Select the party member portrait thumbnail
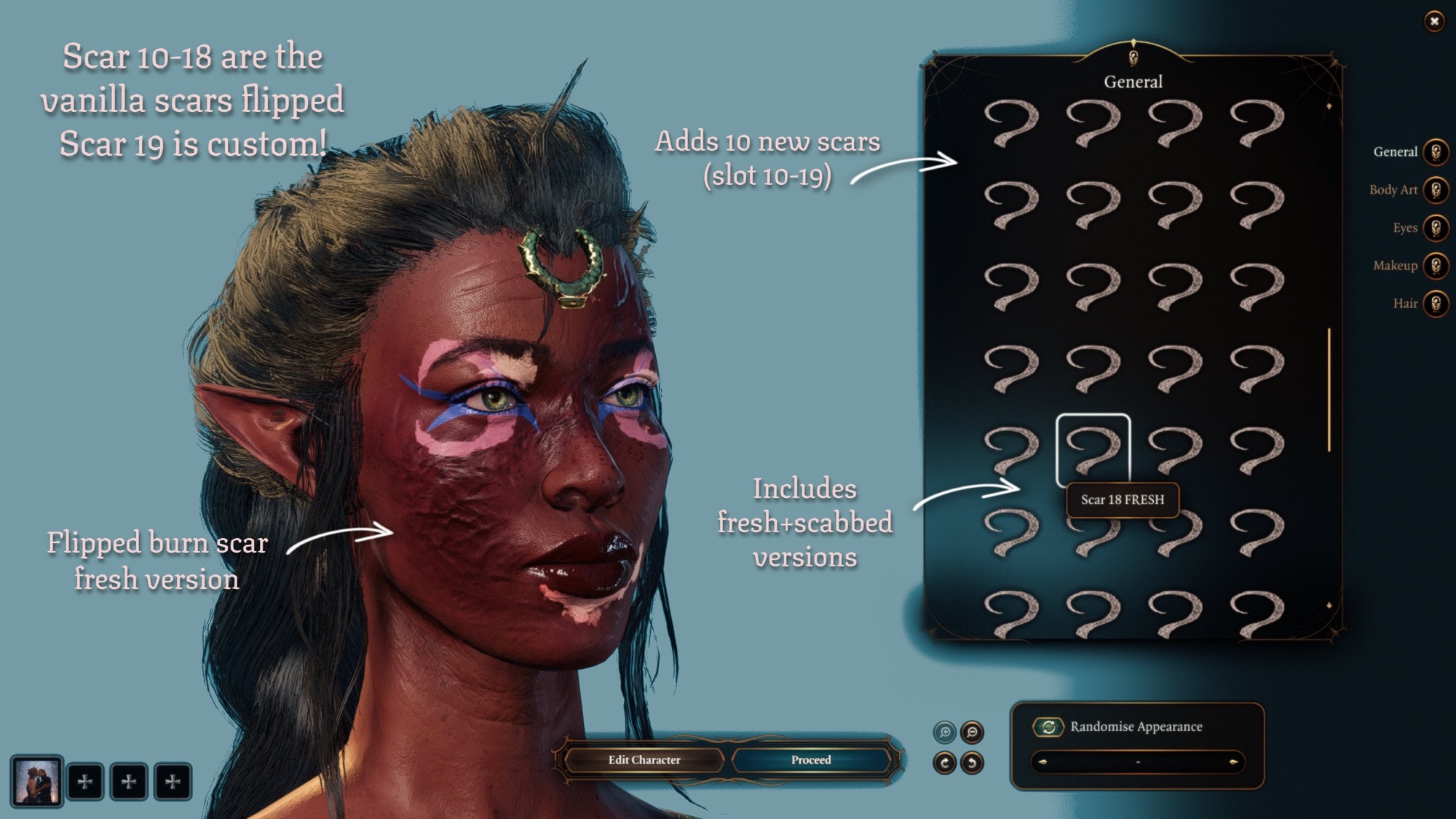The image size is (1456, 819). coord(36,781)
